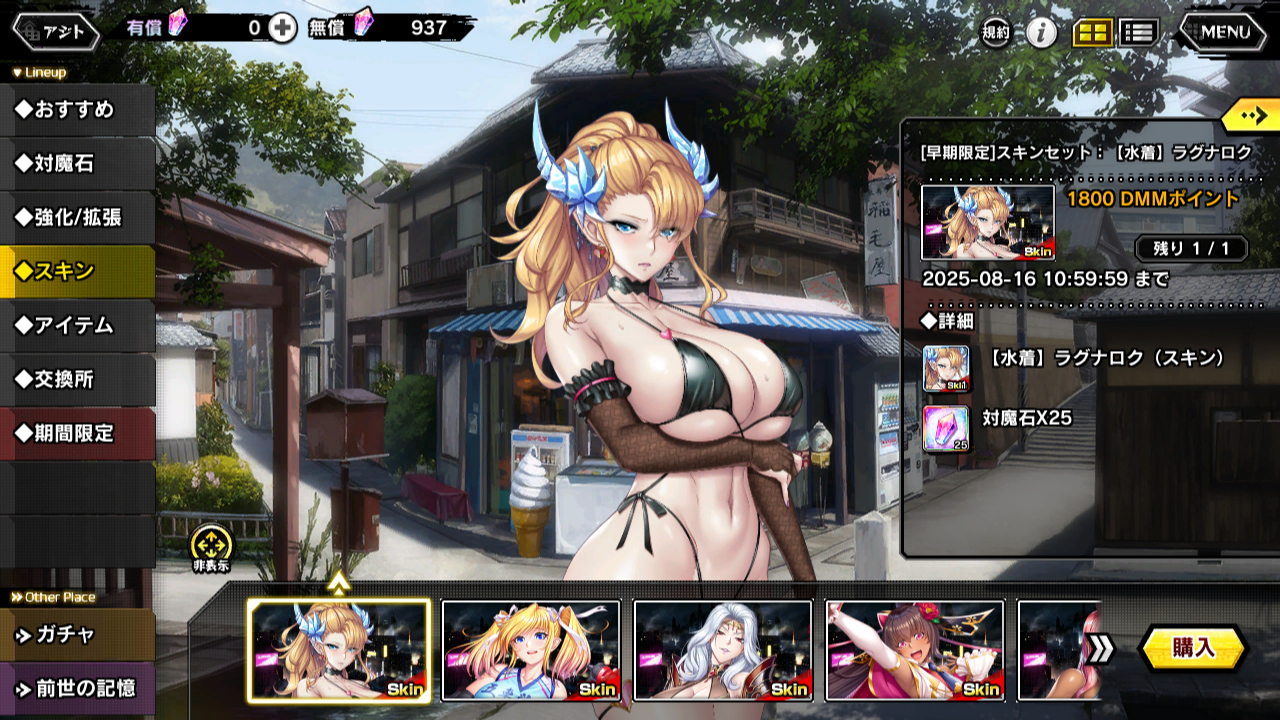Hide the interface with 非表示 button
Screen dimensions: 1280x720
click(211, 548)
